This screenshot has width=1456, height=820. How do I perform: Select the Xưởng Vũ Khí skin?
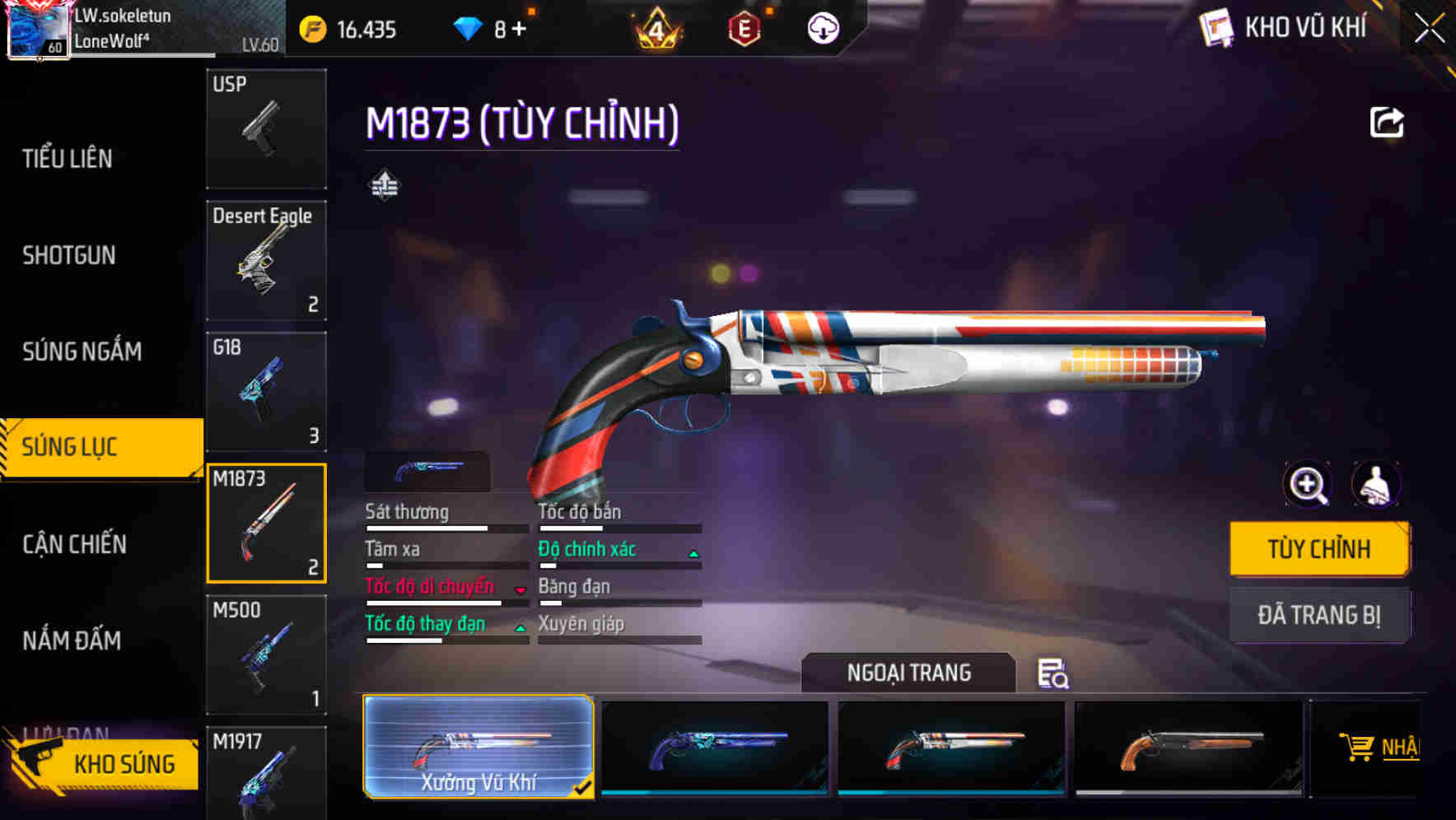[478, 747]
